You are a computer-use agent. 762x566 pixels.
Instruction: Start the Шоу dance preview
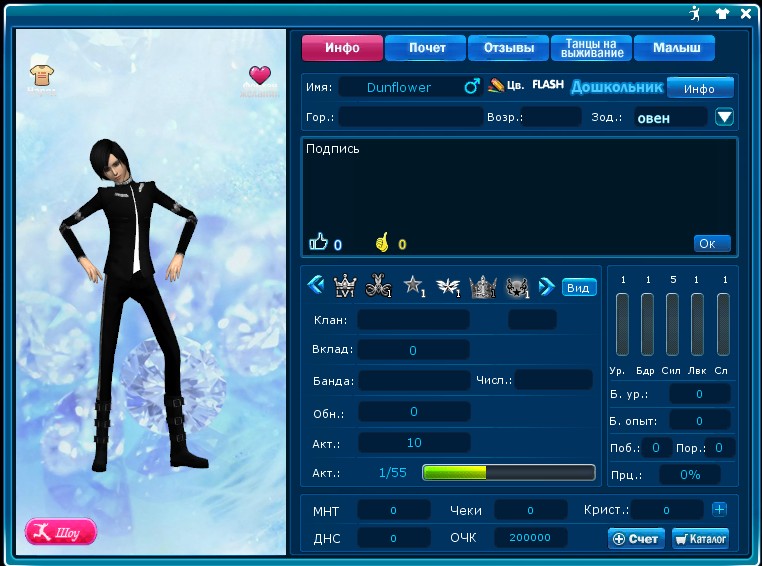(x=61, y=531)
